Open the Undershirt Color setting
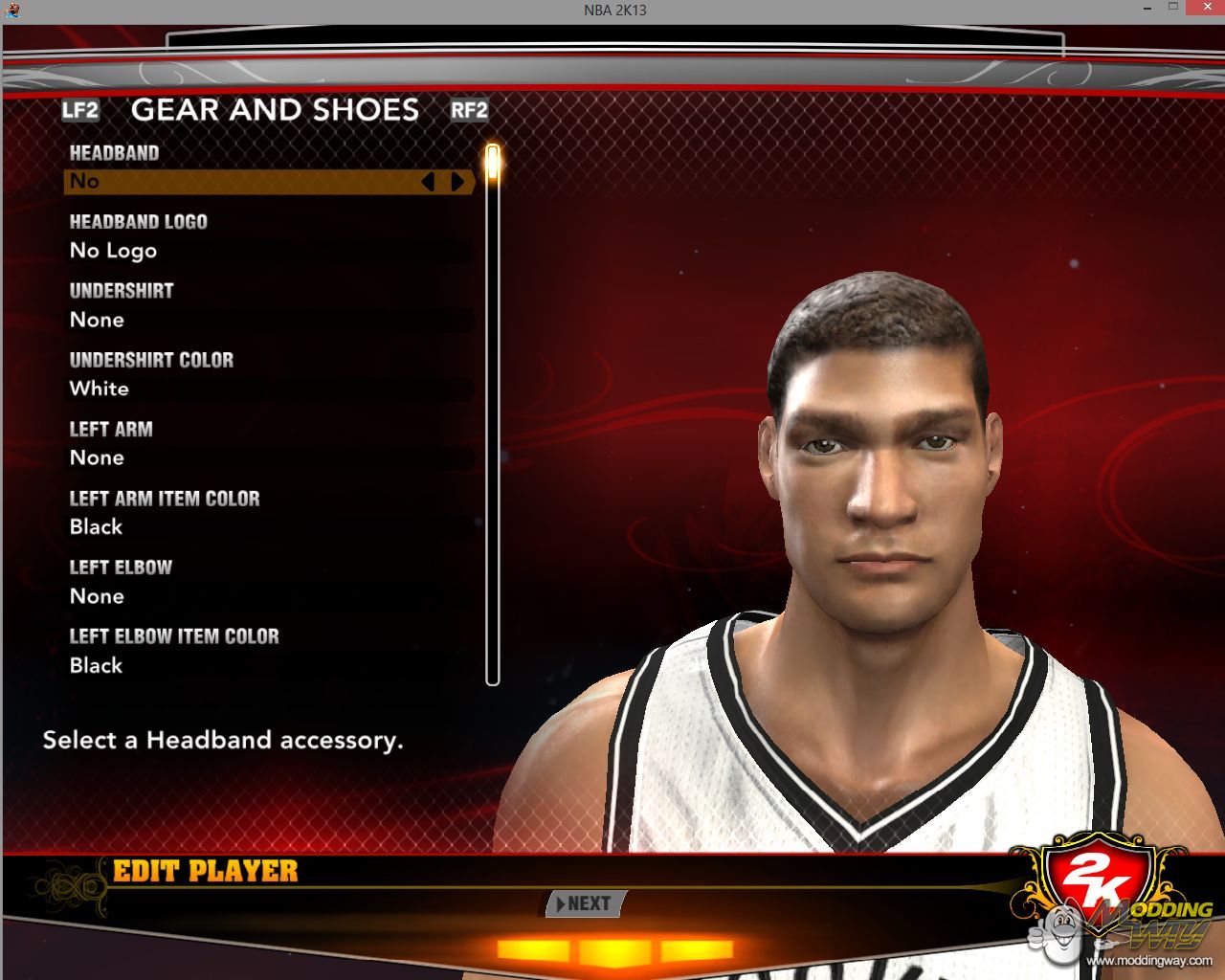The image size is (1225, 980). 268,389
